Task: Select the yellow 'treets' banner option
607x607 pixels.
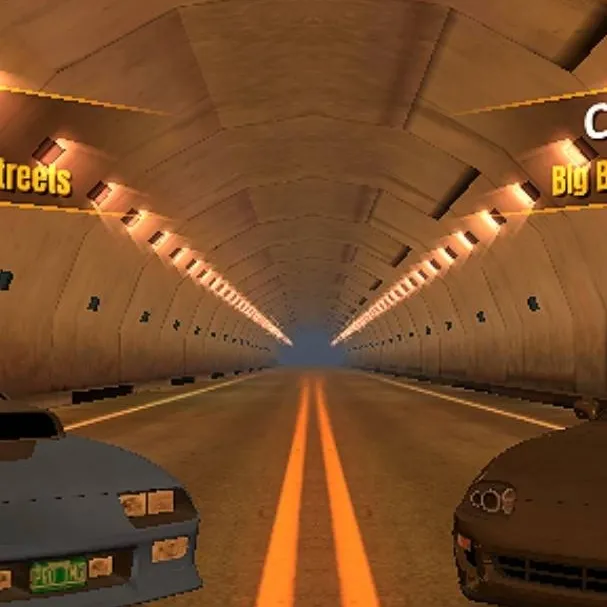Action: pos(36,180)
